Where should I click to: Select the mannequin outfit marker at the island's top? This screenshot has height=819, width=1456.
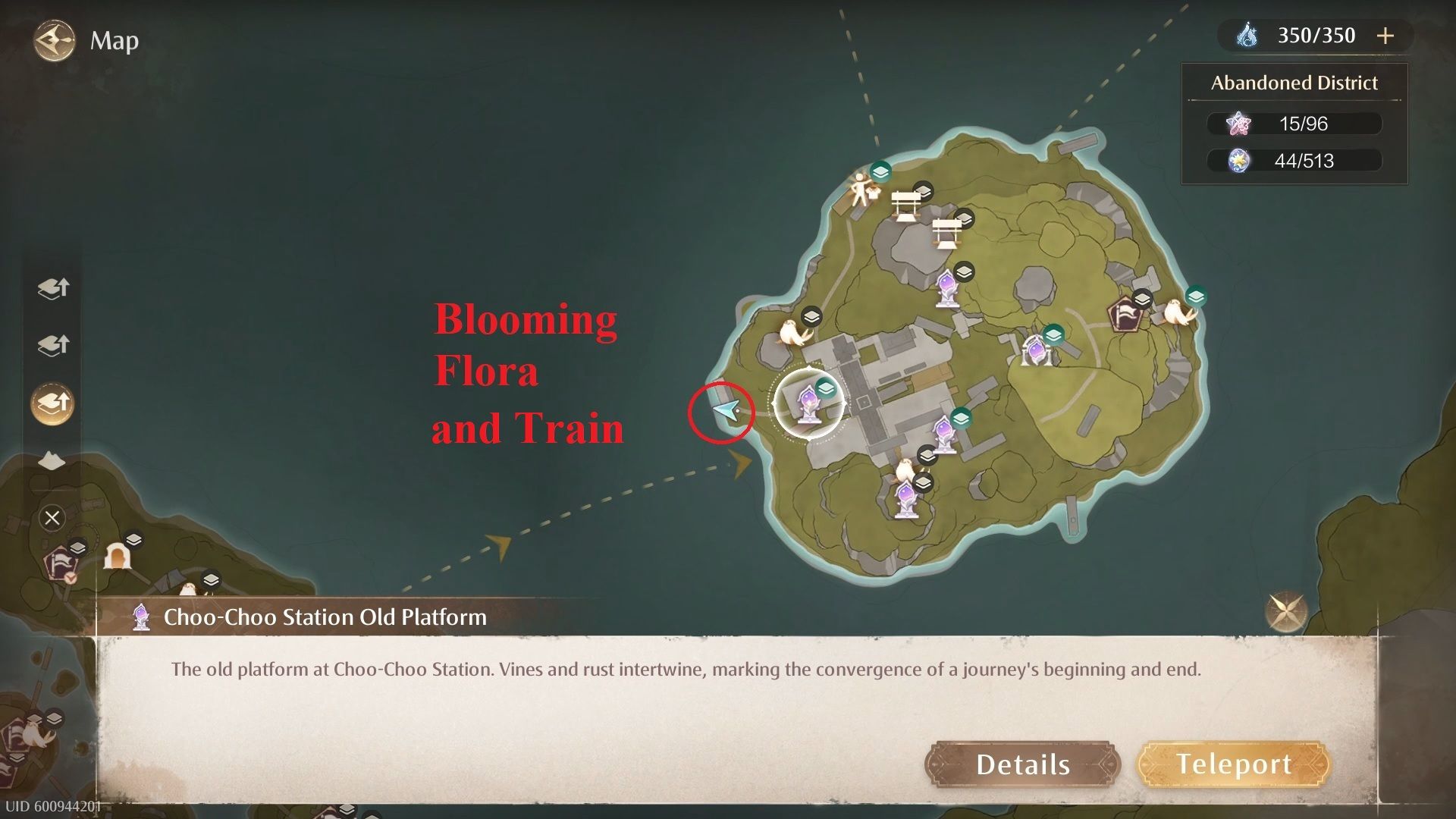pyautogui.click(x=859, y=190)
